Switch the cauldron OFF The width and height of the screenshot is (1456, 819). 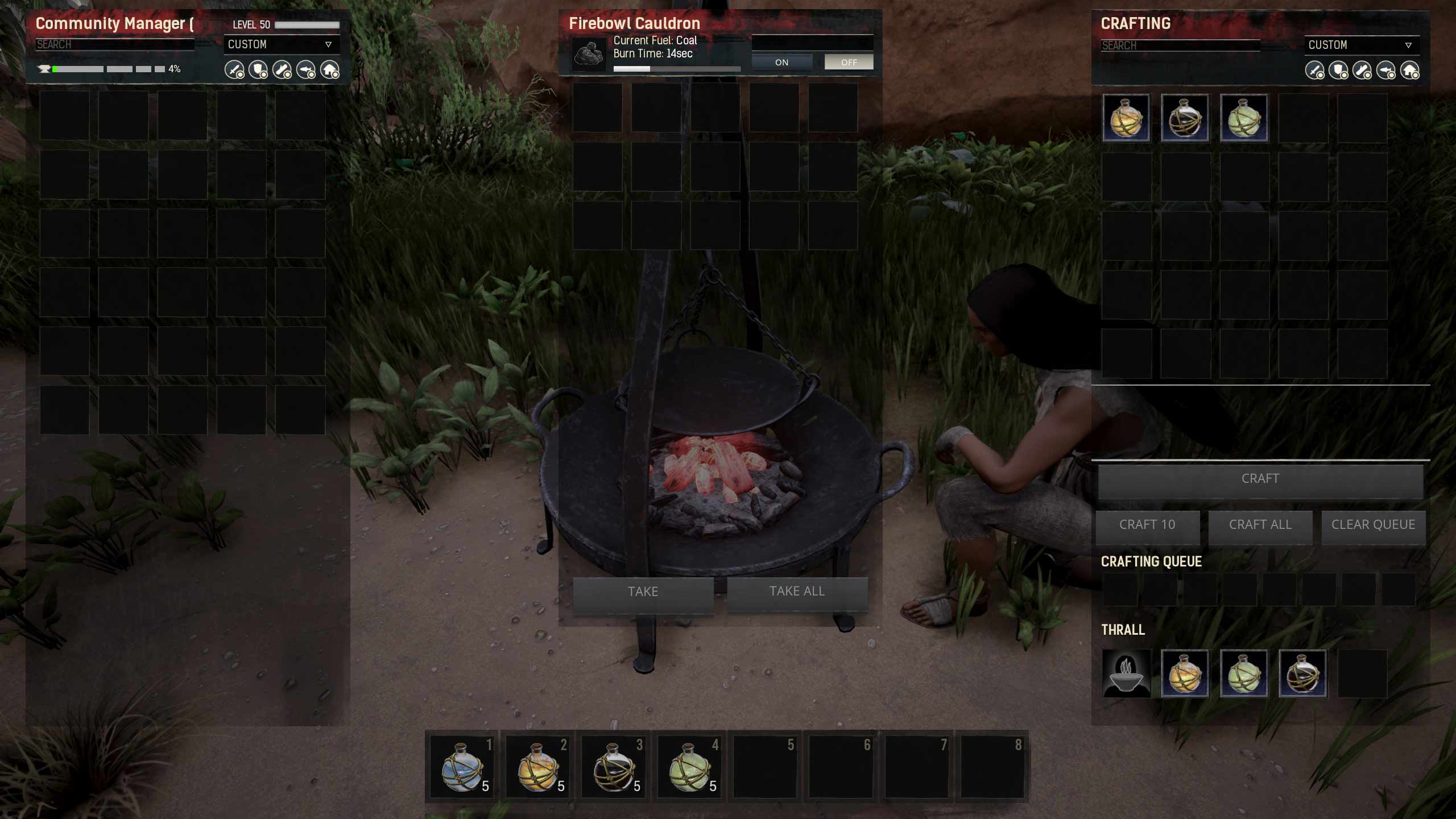tap(849, 62)
